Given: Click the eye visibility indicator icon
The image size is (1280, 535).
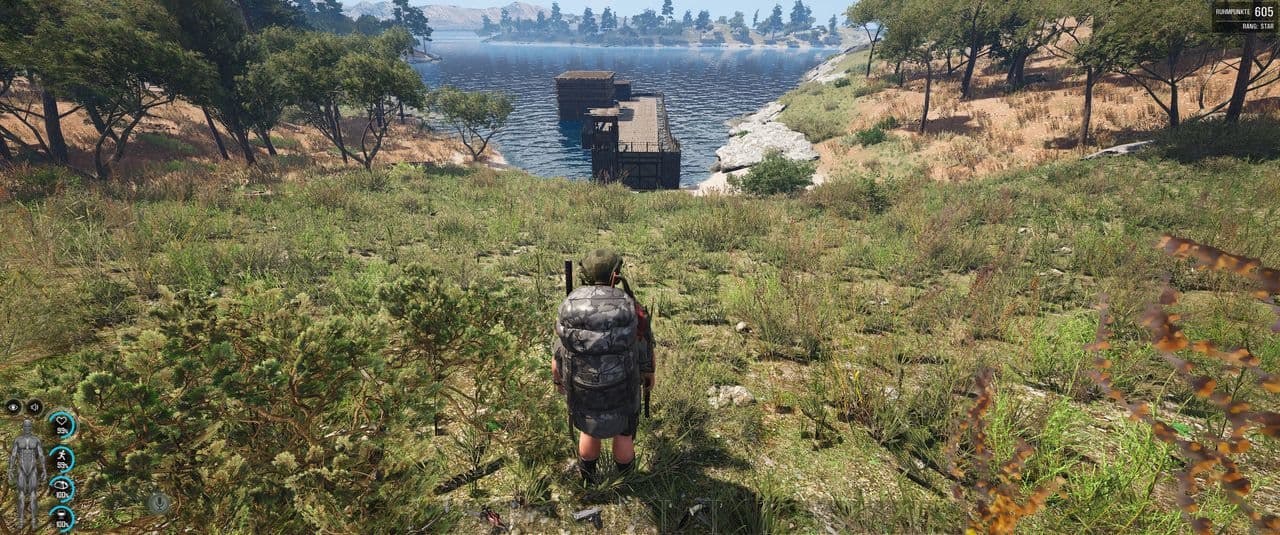Looking at the screenshot, I should 13,407.
